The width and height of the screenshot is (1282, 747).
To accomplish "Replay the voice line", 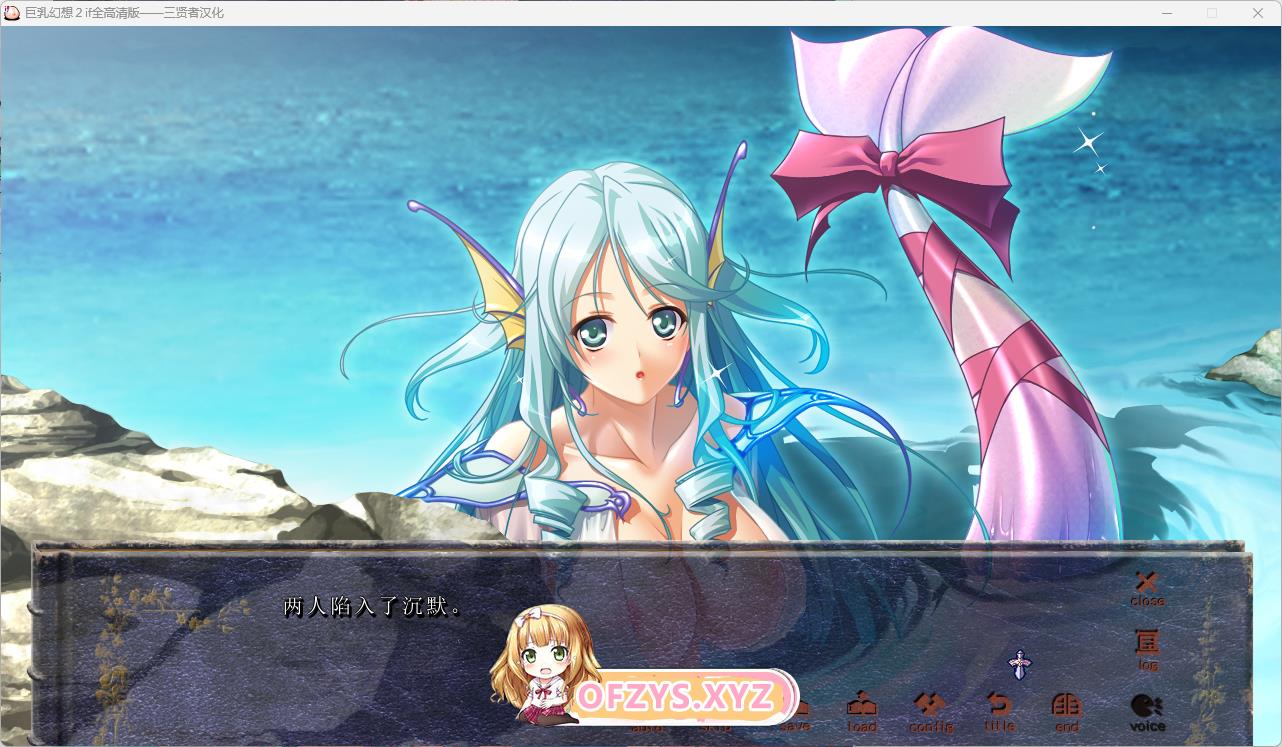I will click(1147, 712).
